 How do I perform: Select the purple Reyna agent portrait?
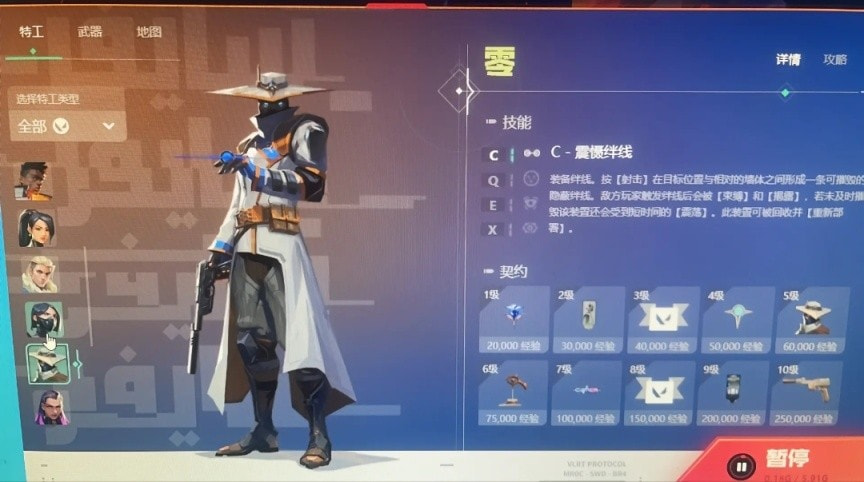(x=50, y=406)
